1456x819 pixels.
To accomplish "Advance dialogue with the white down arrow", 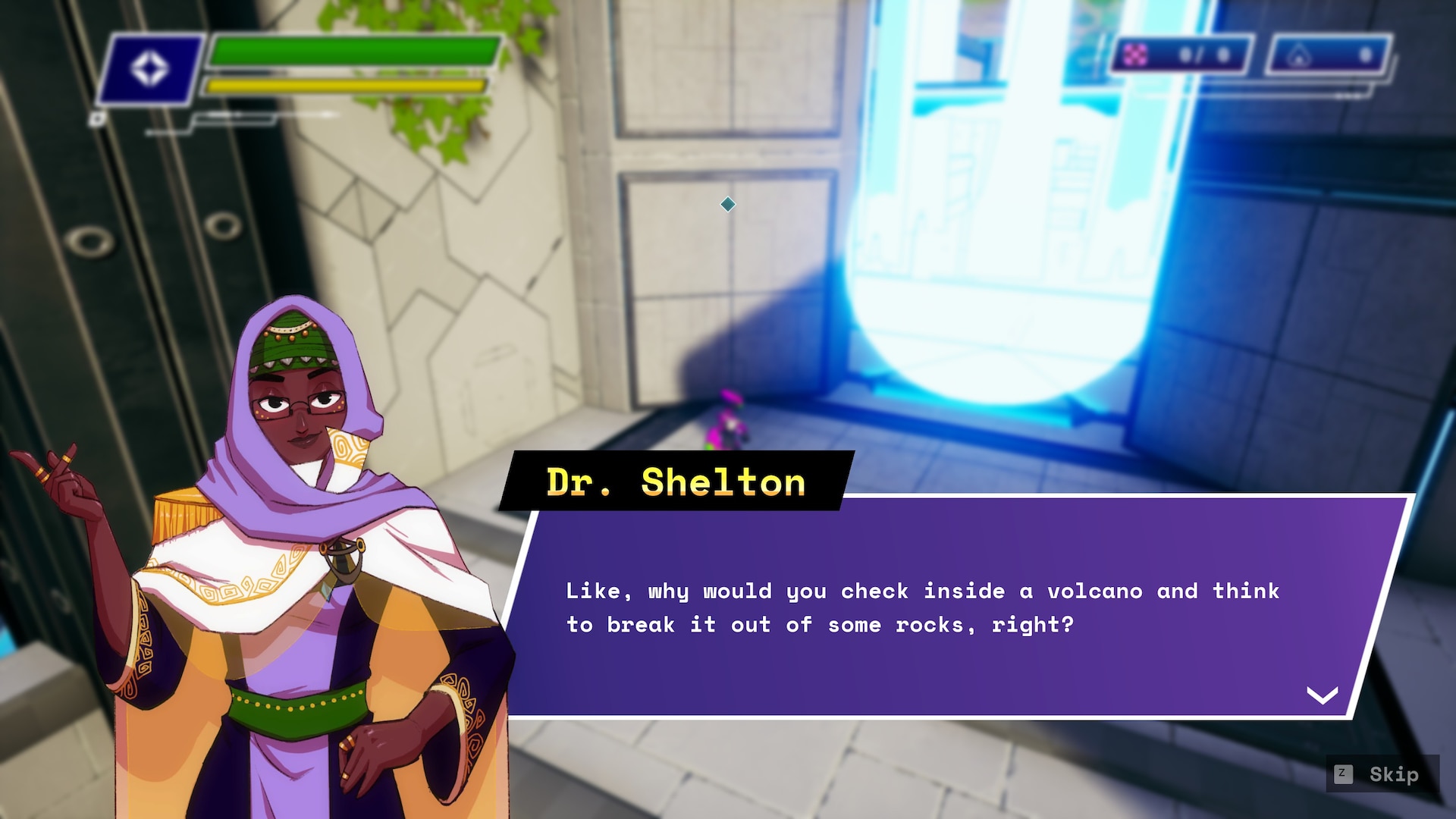I will click(x=1322, y=695).
